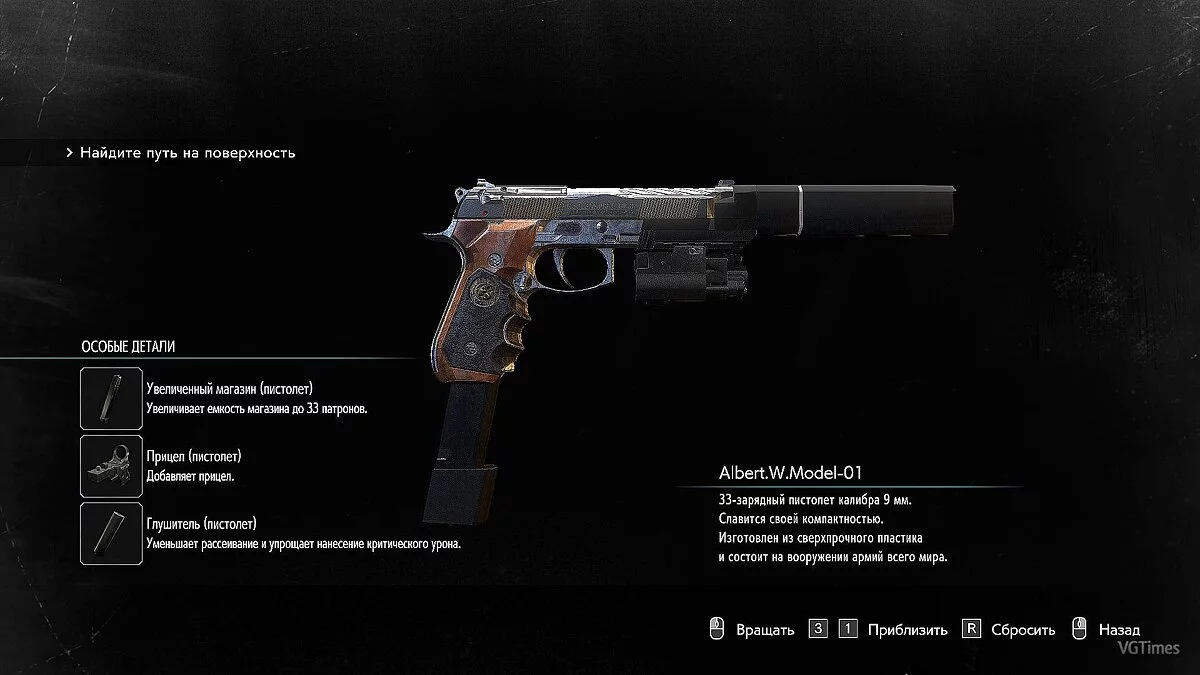Choose the pistol sight part icon
This screenshot has width=1200, height=675.
click(x=112, y=466)
